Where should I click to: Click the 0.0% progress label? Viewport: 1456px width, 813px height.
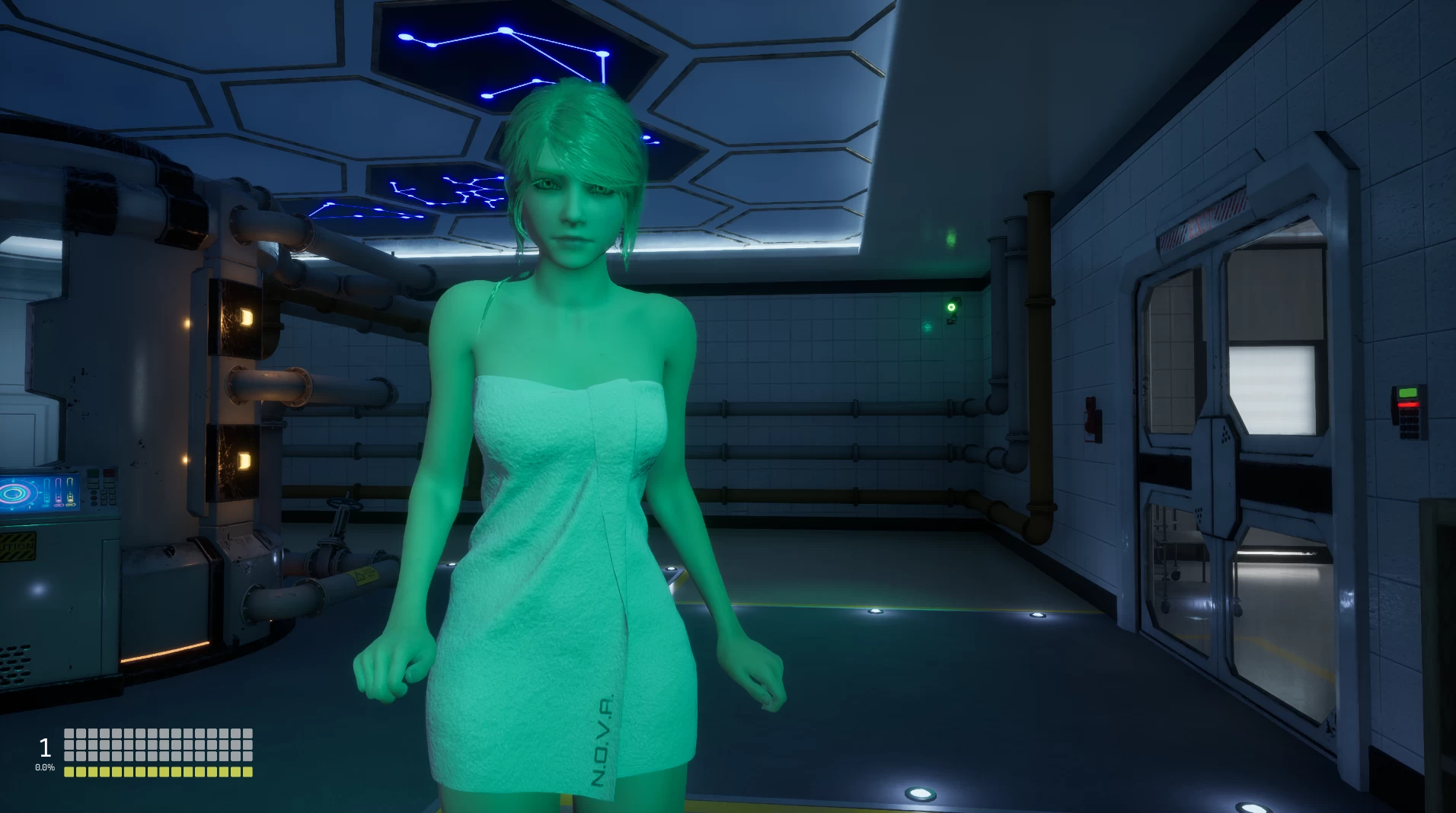(x=46, y=767)
